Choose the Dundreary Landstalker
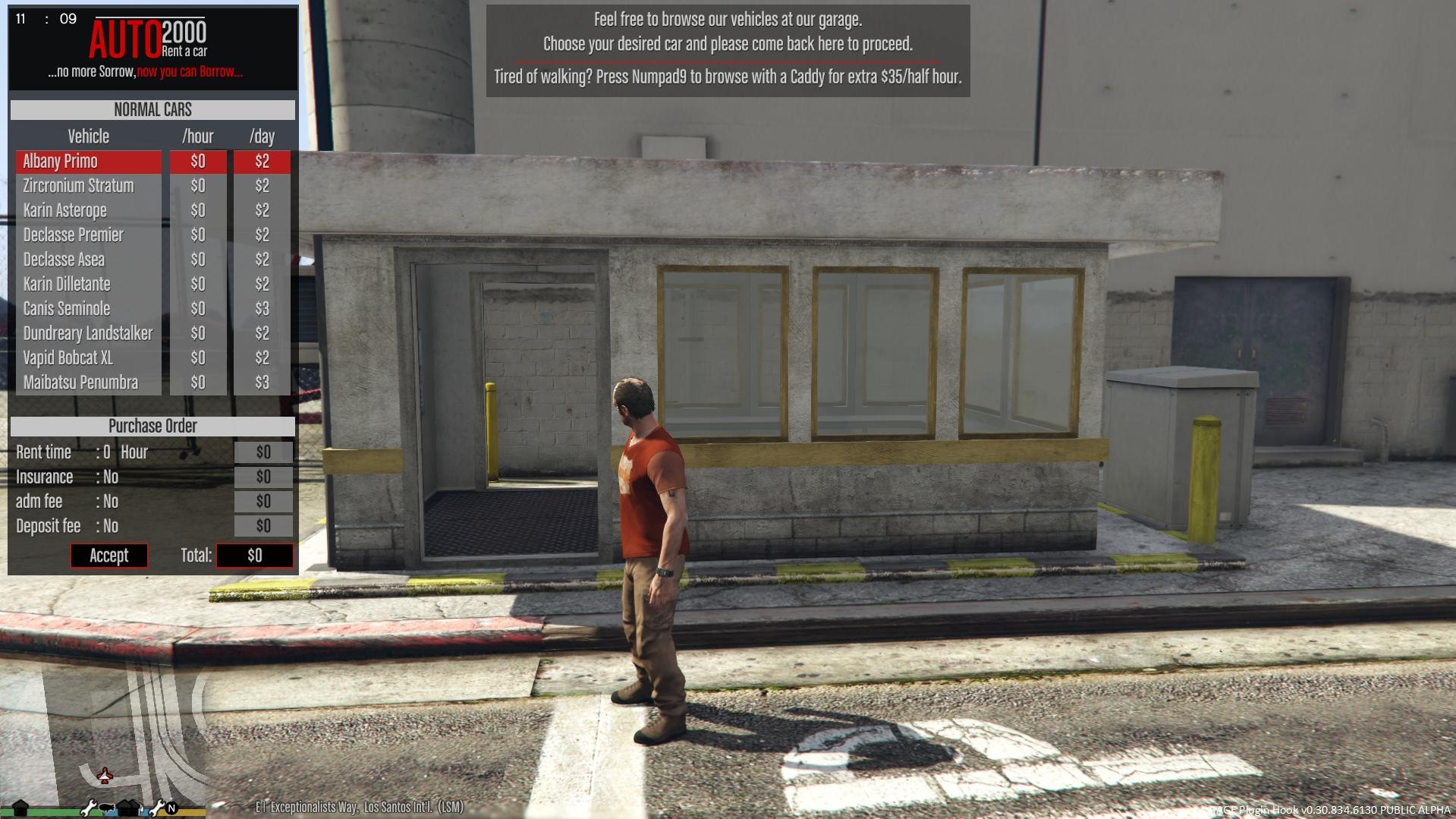The width and height of the screenshot is (1456, 819). click(88, 333)
